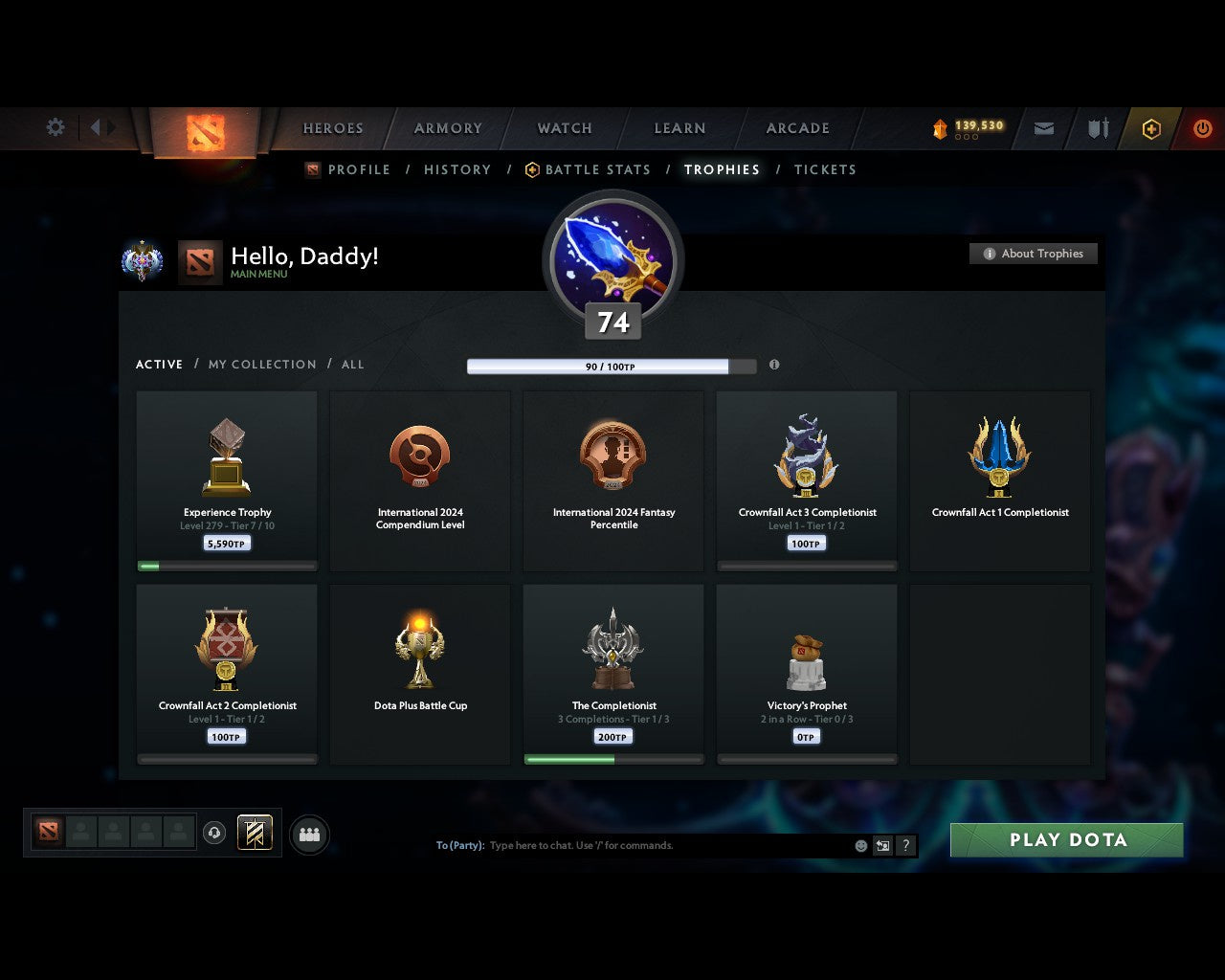
Task: Click the Dota logo beside Hello, Daddy
Action: tap(199, 261)
